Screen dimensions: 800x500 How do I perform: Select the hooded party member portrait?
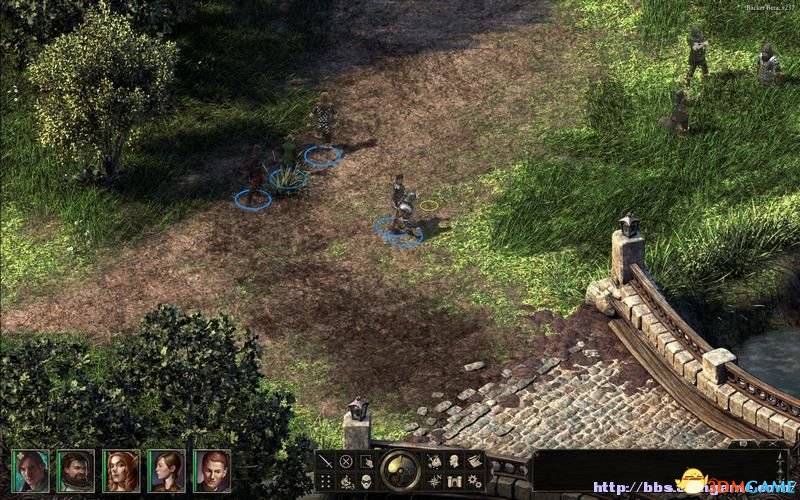30,470
